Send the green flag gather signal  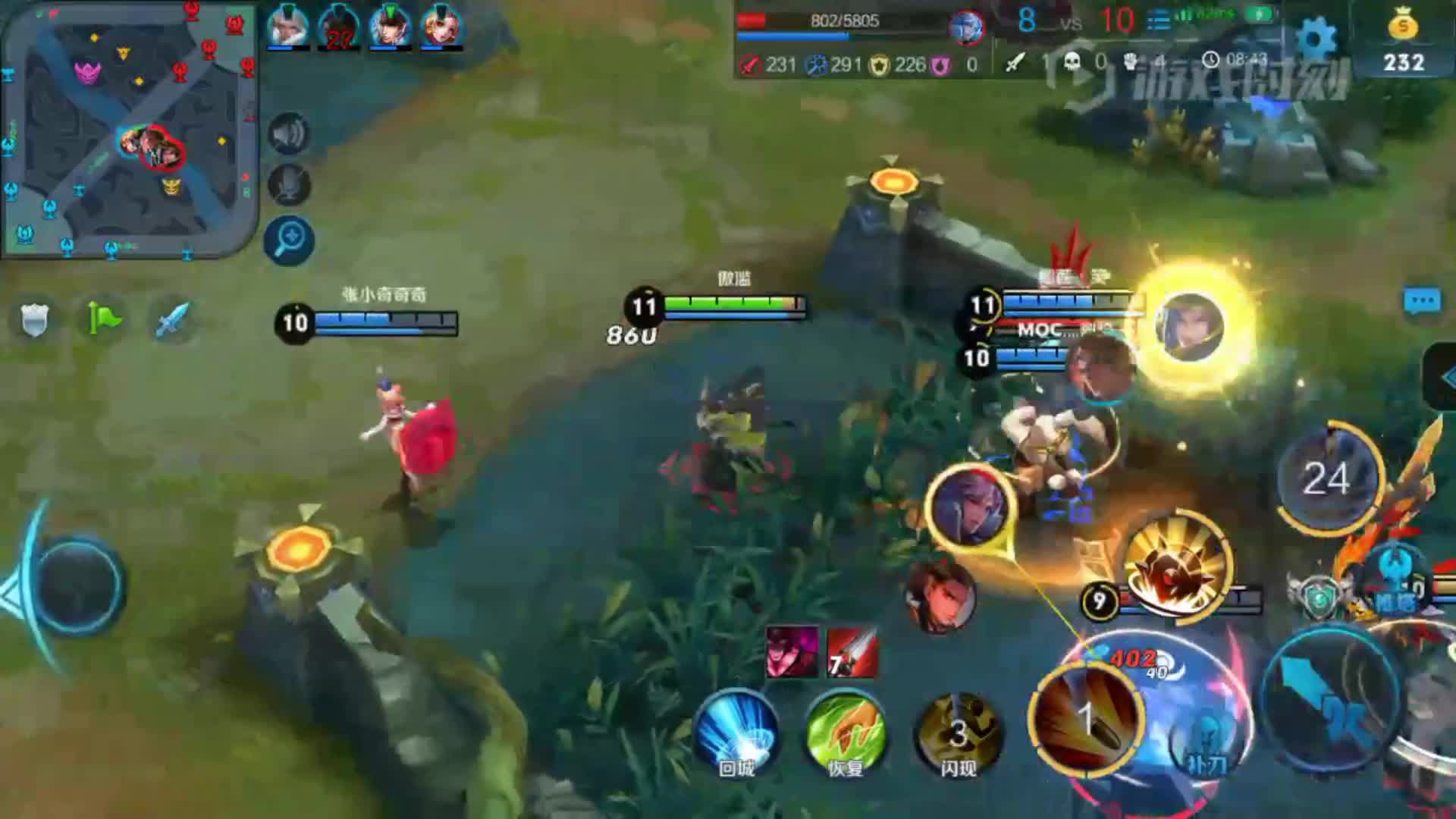coord(104,318)
